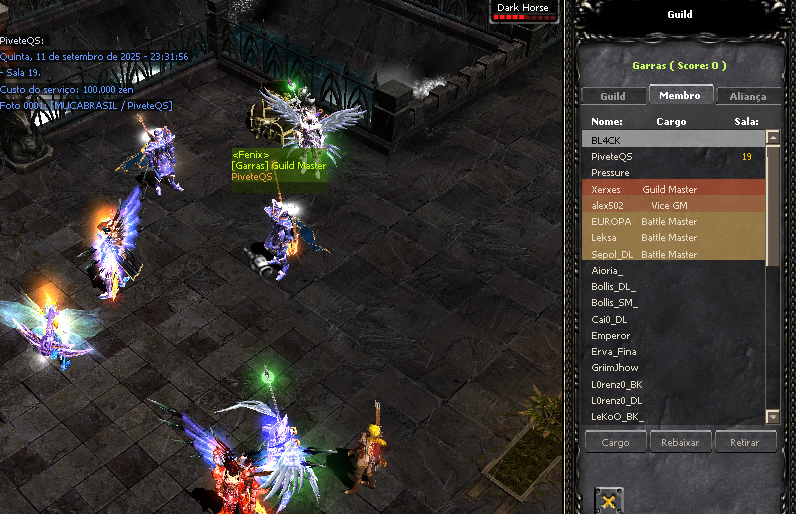Switch to the Guild tab
This screenshot has width=796, height=514.
(x=613, y=96)
